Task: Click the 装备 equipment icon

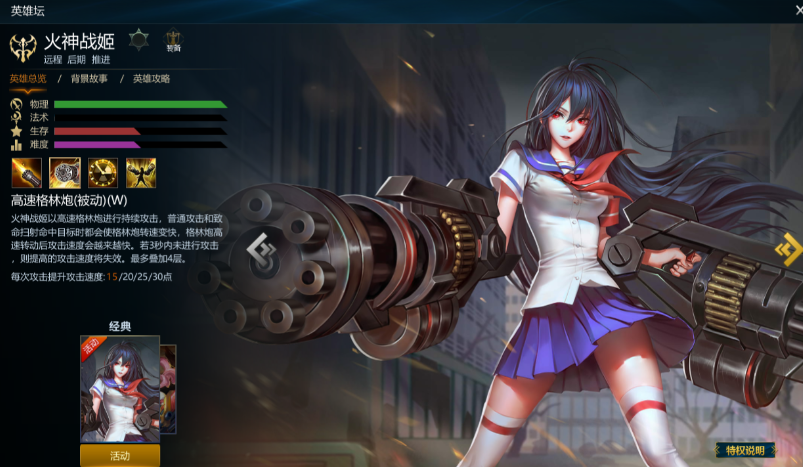Action: tap(174, 40)
